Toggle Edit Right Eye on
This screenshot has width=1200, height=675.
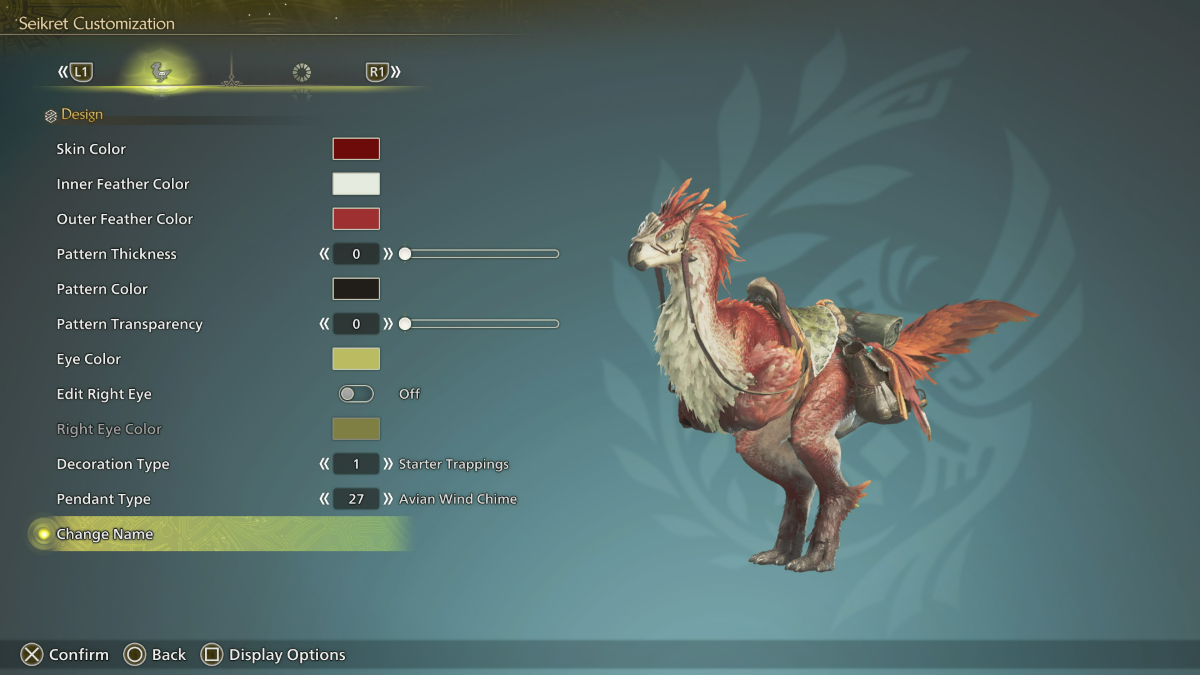356,394
